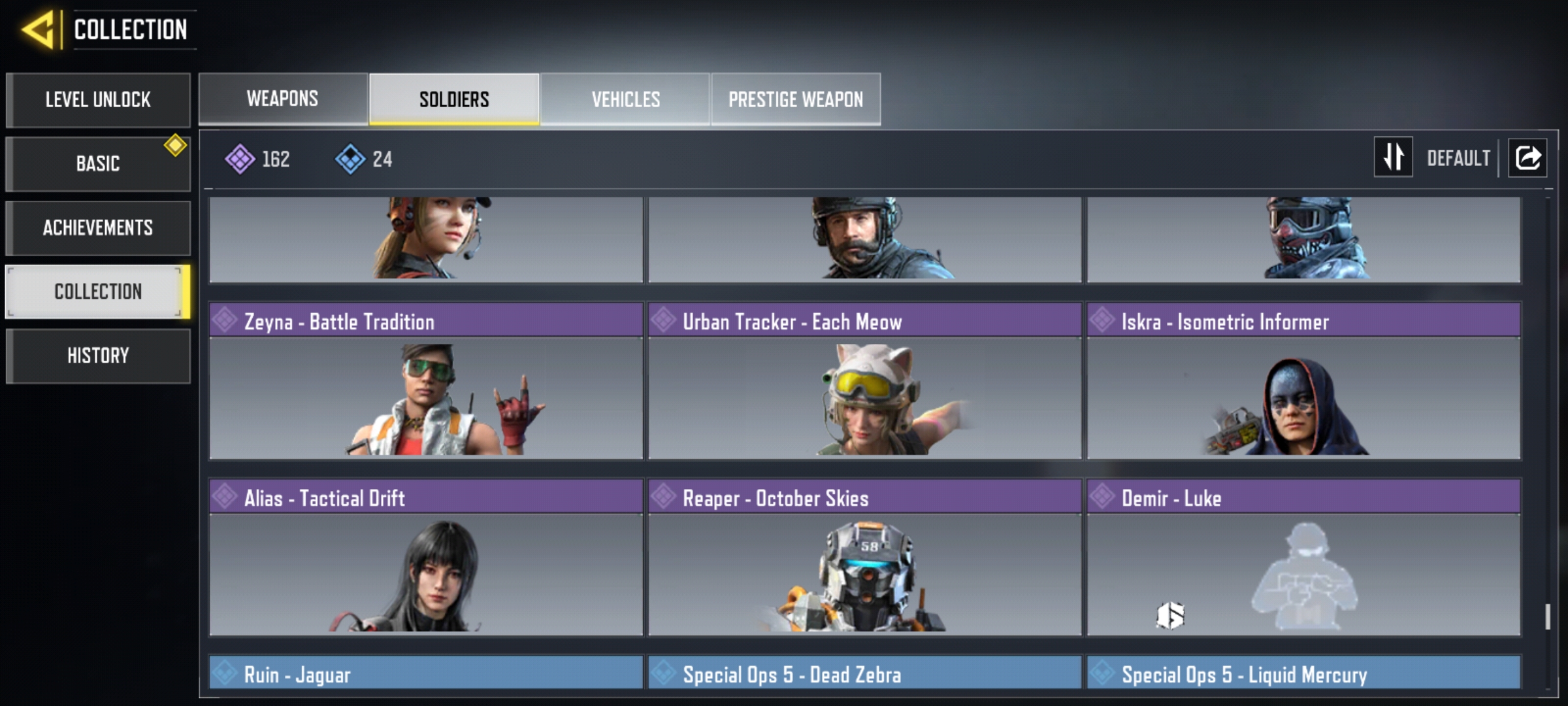Open the Ruin - Jaguar soldier entry
1568x706 pixels.
426,673
